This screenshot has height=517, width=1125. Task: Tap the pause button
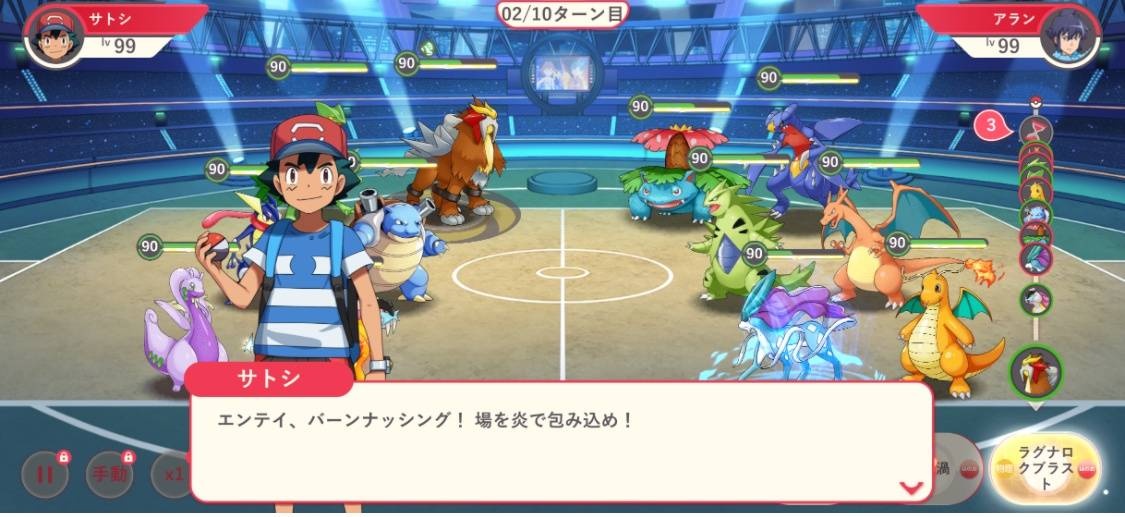[x=45, y=474]
